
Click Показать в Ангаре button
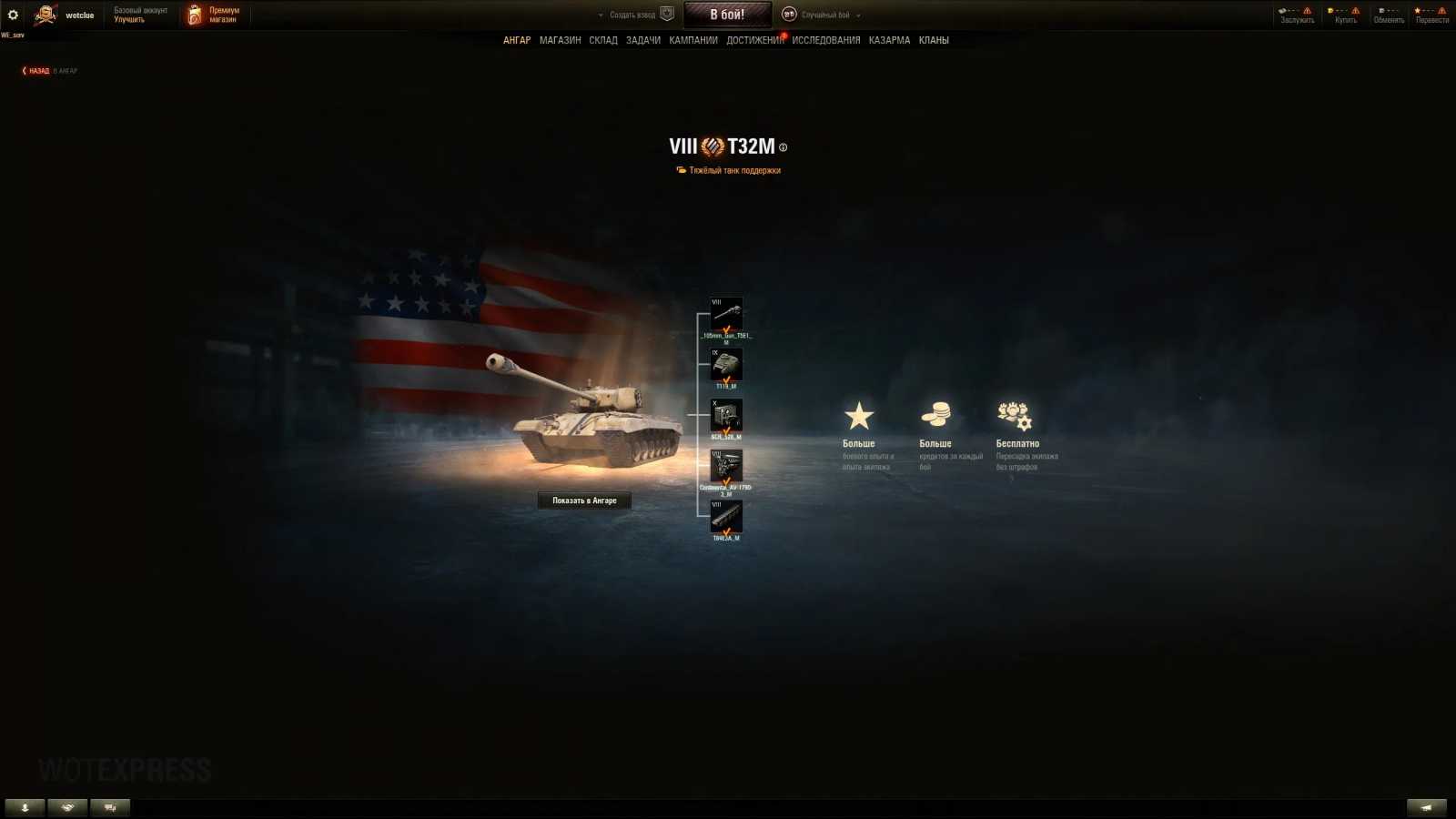[x=585, y=500]
